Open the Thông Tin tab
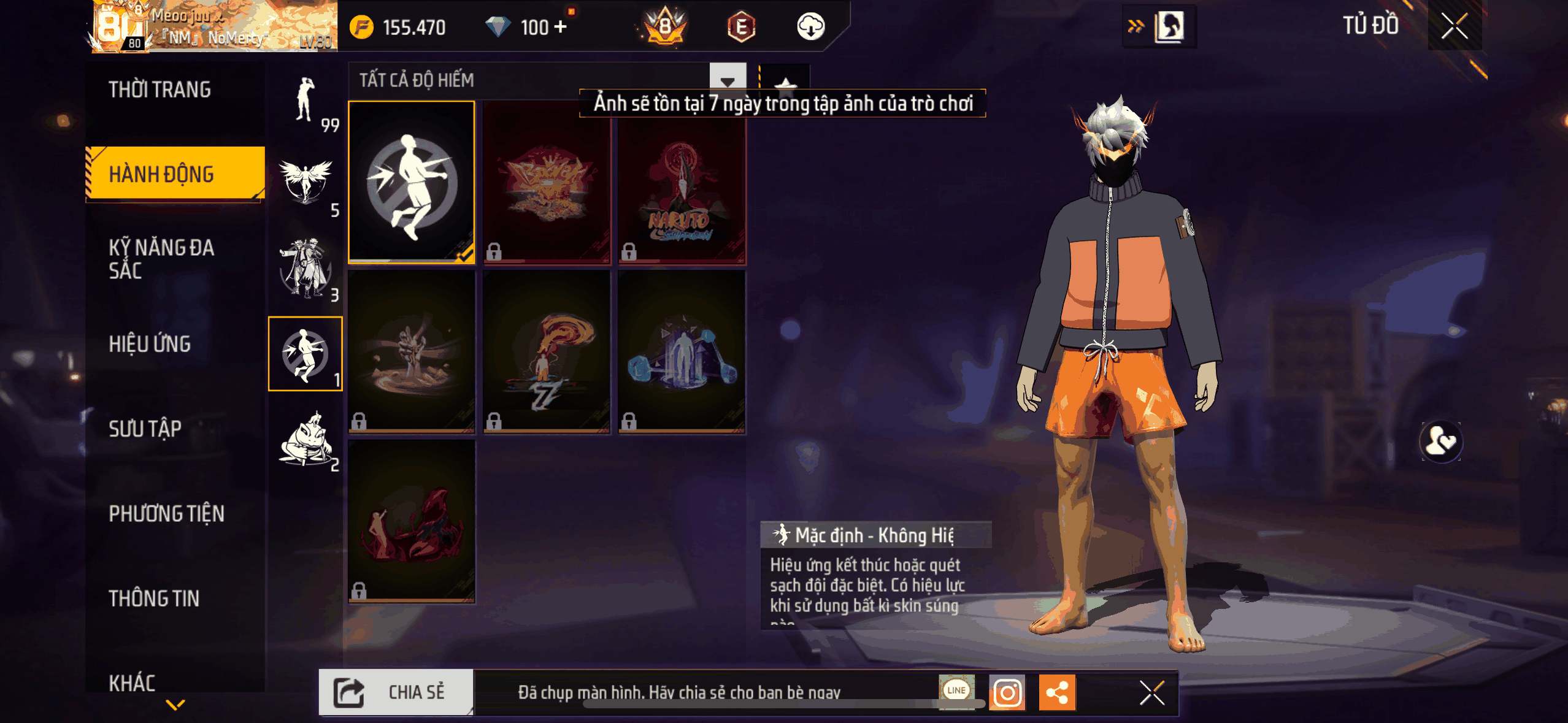The image size is (1568, 723). (x=154, y=598)
